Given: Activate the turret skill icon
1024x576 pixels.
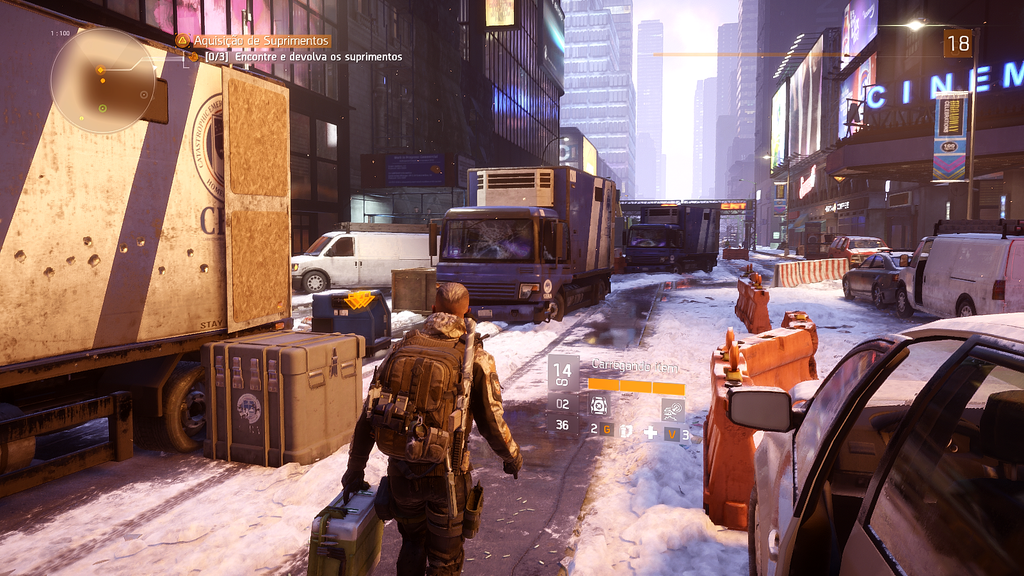Looking at the screenshot, I should coord(672,410).
